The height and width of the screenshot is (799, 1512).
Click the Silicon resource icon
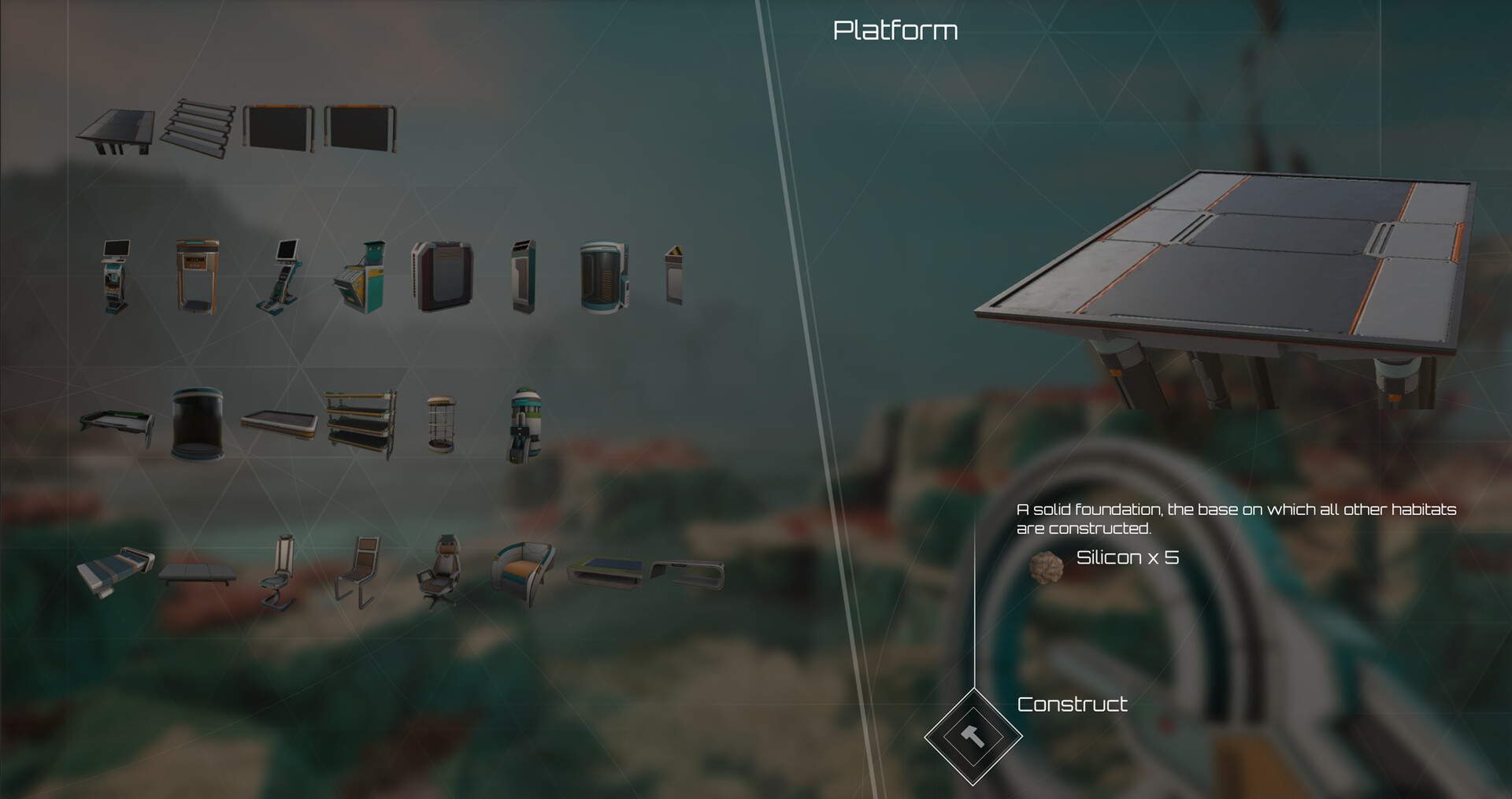(1047, 565)
